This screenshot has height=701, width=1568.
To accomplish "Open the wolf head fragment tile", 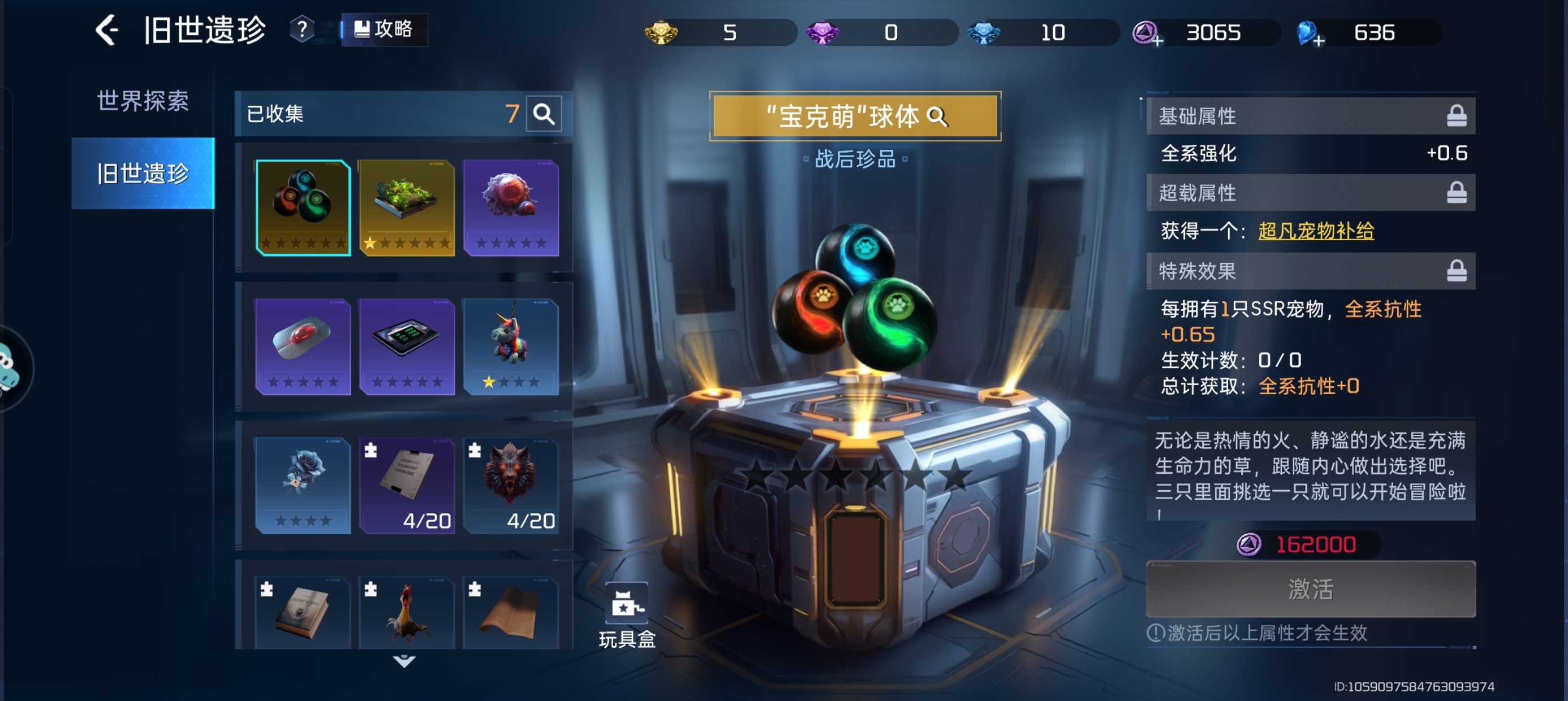I will [x=511, y=485].
